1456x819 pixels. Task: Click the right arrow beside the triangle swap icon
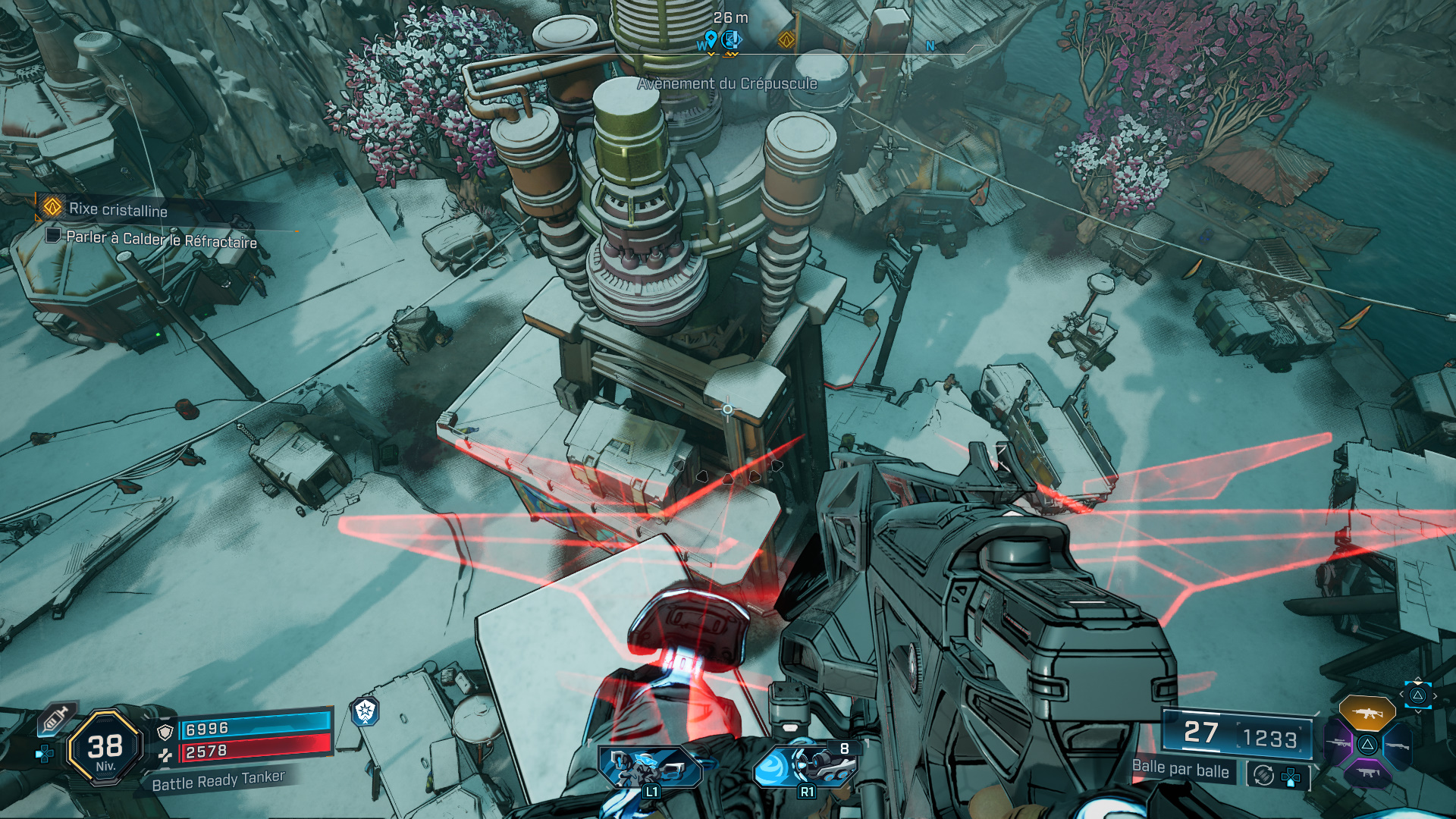coord(1435,695)
